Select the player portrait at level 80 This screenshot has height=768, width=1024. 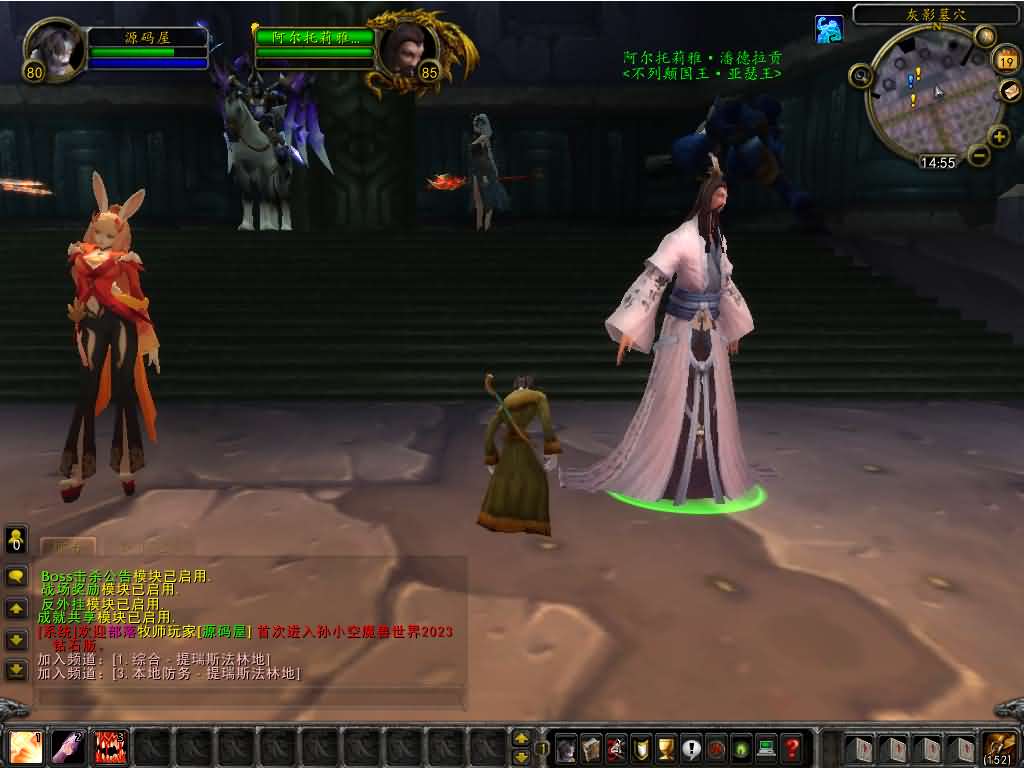(53, 48)
